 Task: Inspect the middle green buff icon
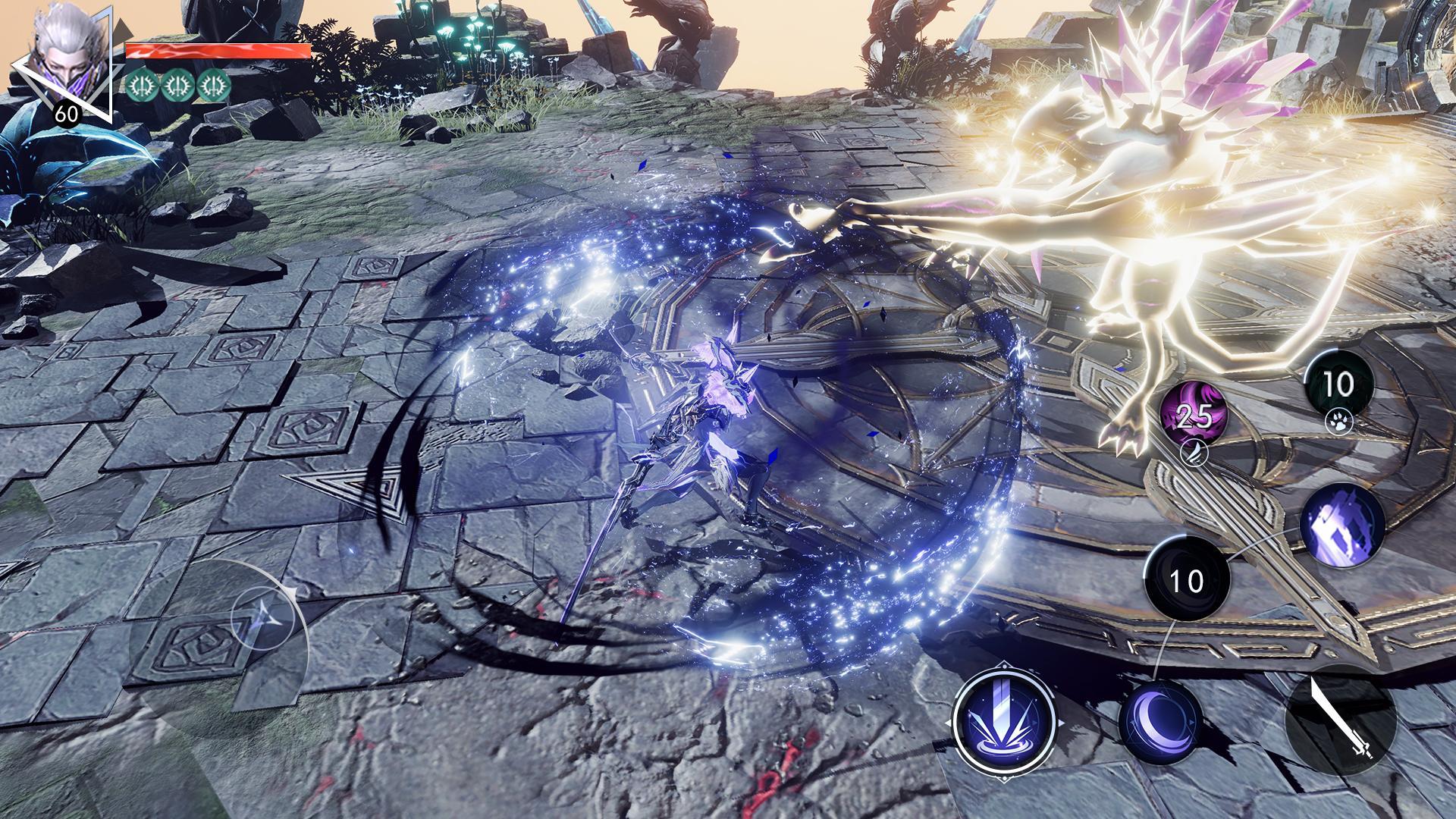(176, 86)
